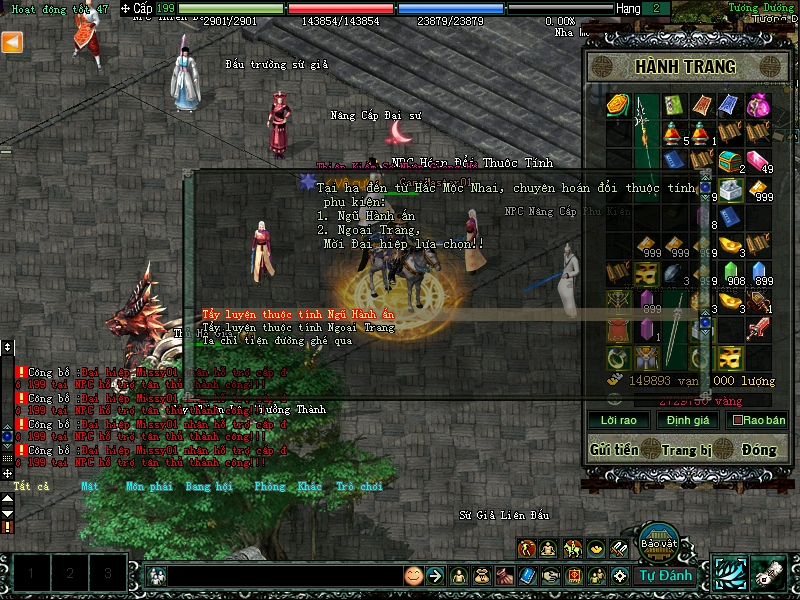The width and height of the screenshot is (800, 600).
Task: Click the orange back arrow button
Action: click(12, 42)
